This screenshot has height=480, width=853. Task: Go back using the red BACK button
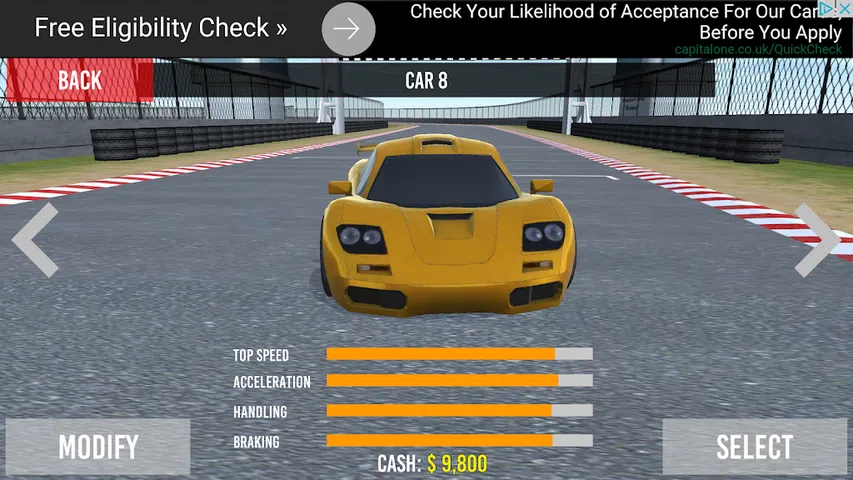(x=79, y=81)
